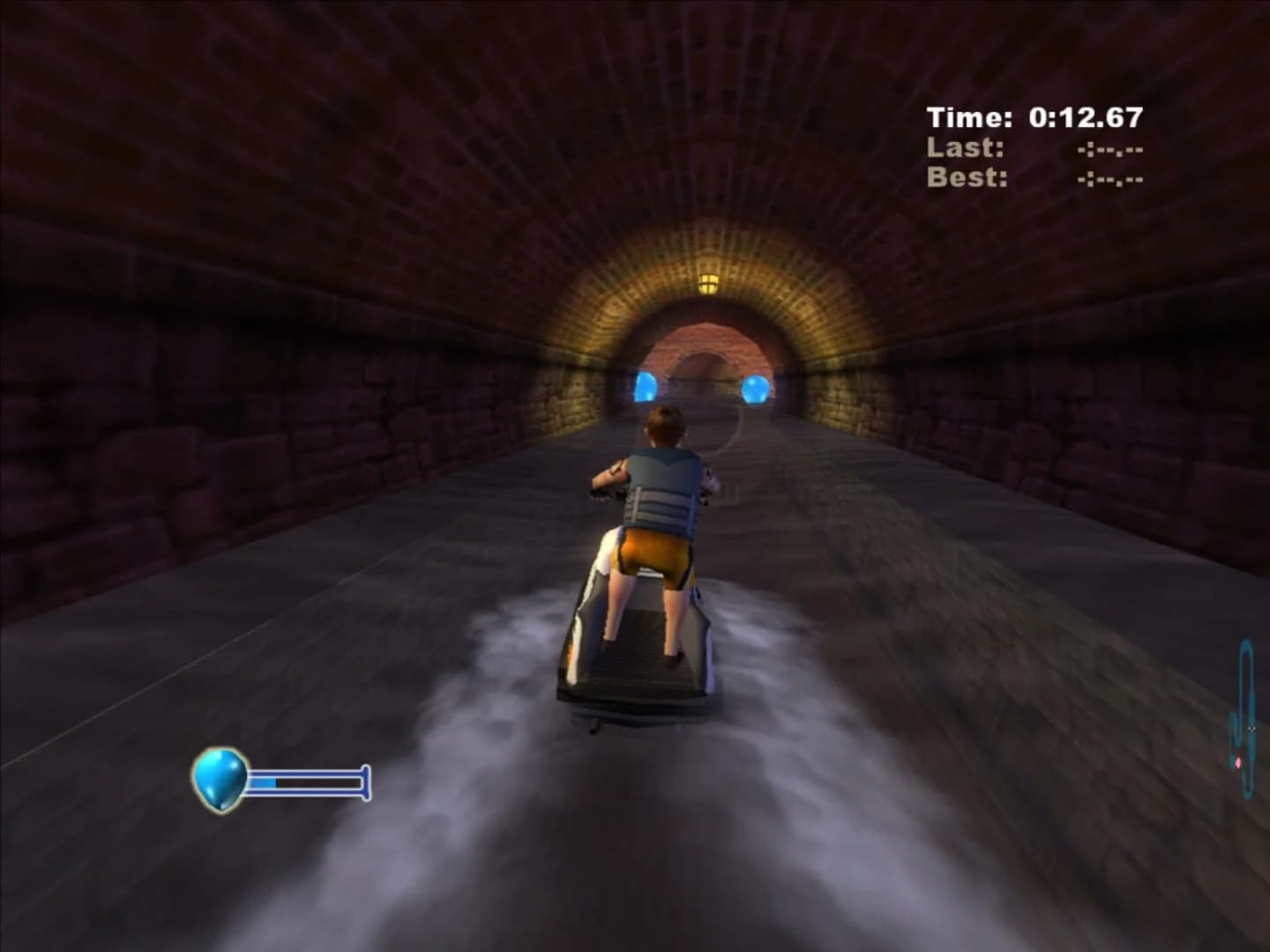Viewport: 1270px width, 952px height.
Task: Open the Time header display
Action: [970, 113]
